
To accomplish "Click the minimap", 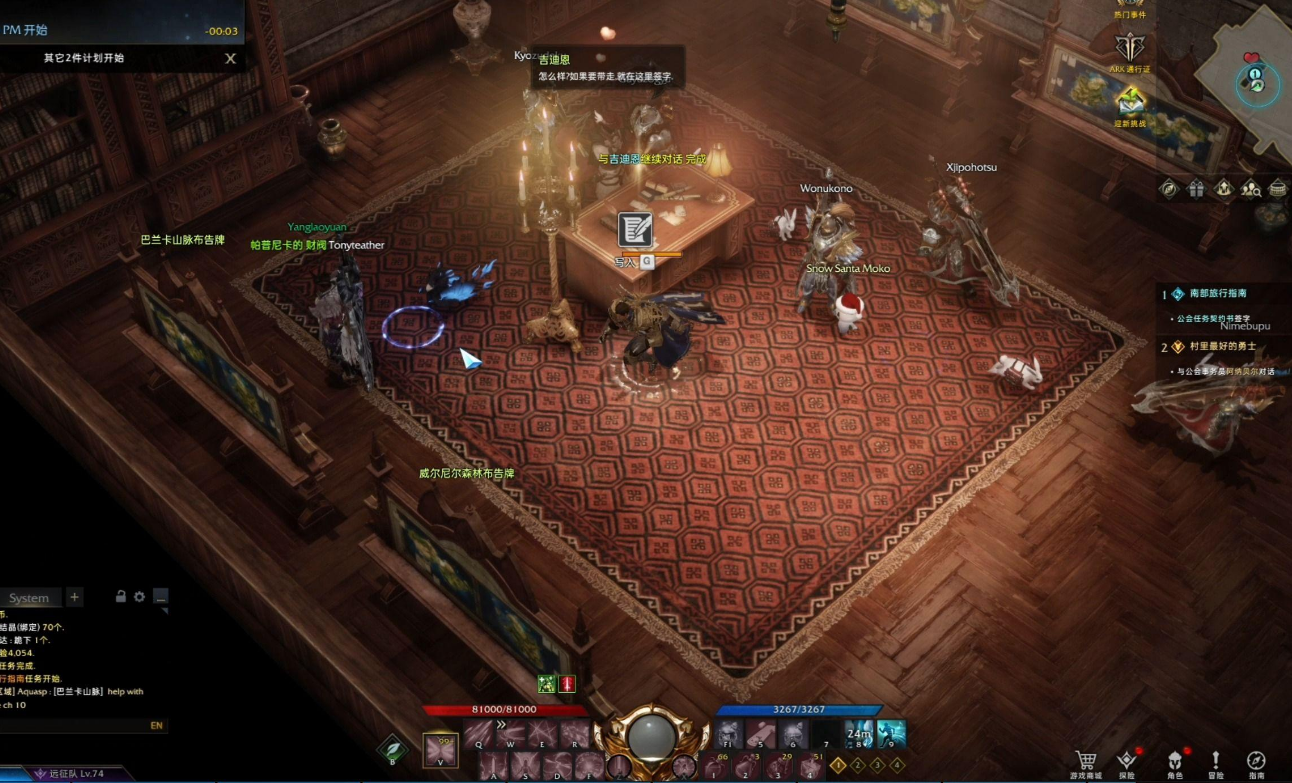I will 1250,78.
